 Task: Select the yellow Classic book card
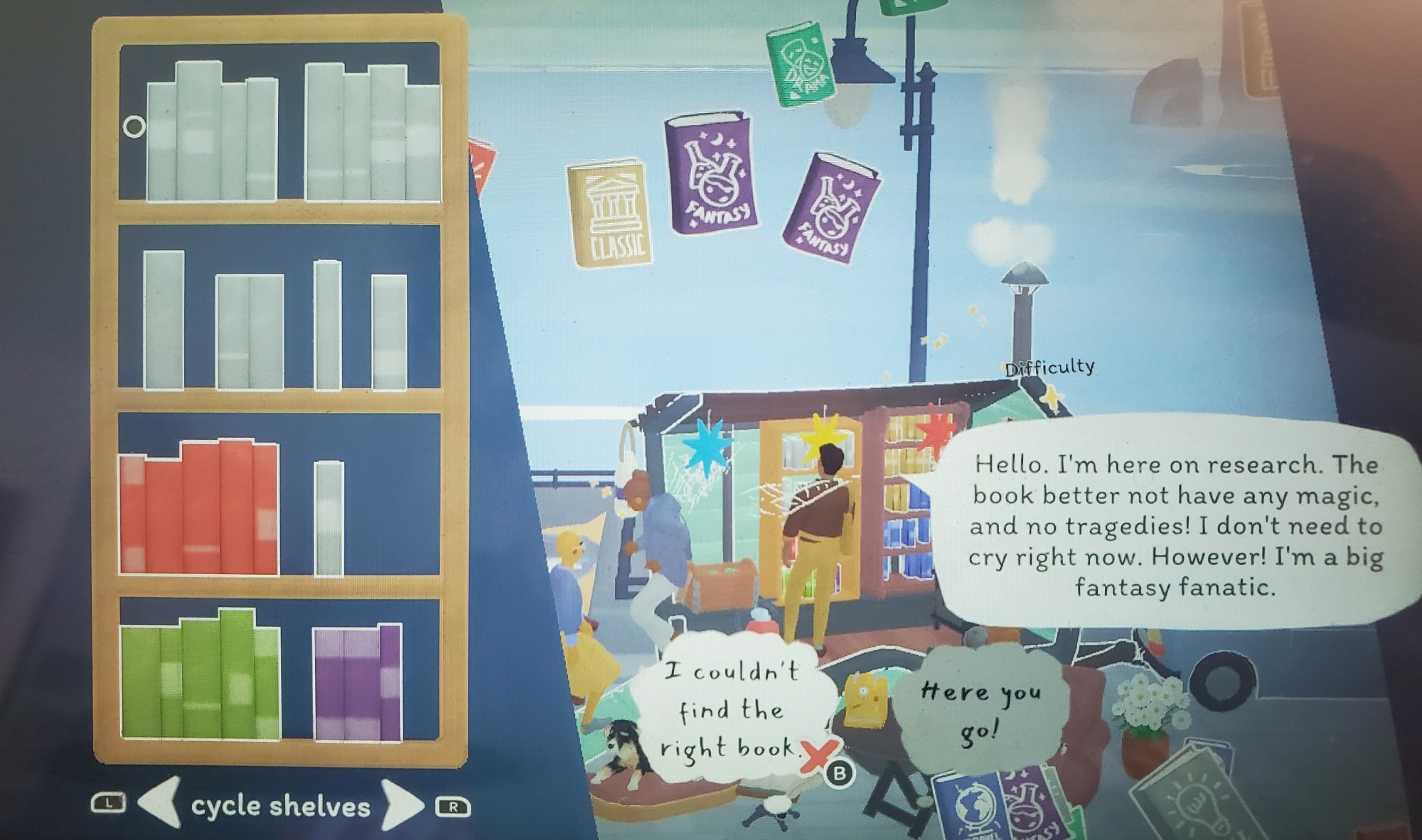pyautogui.click(x=610, y=214)
